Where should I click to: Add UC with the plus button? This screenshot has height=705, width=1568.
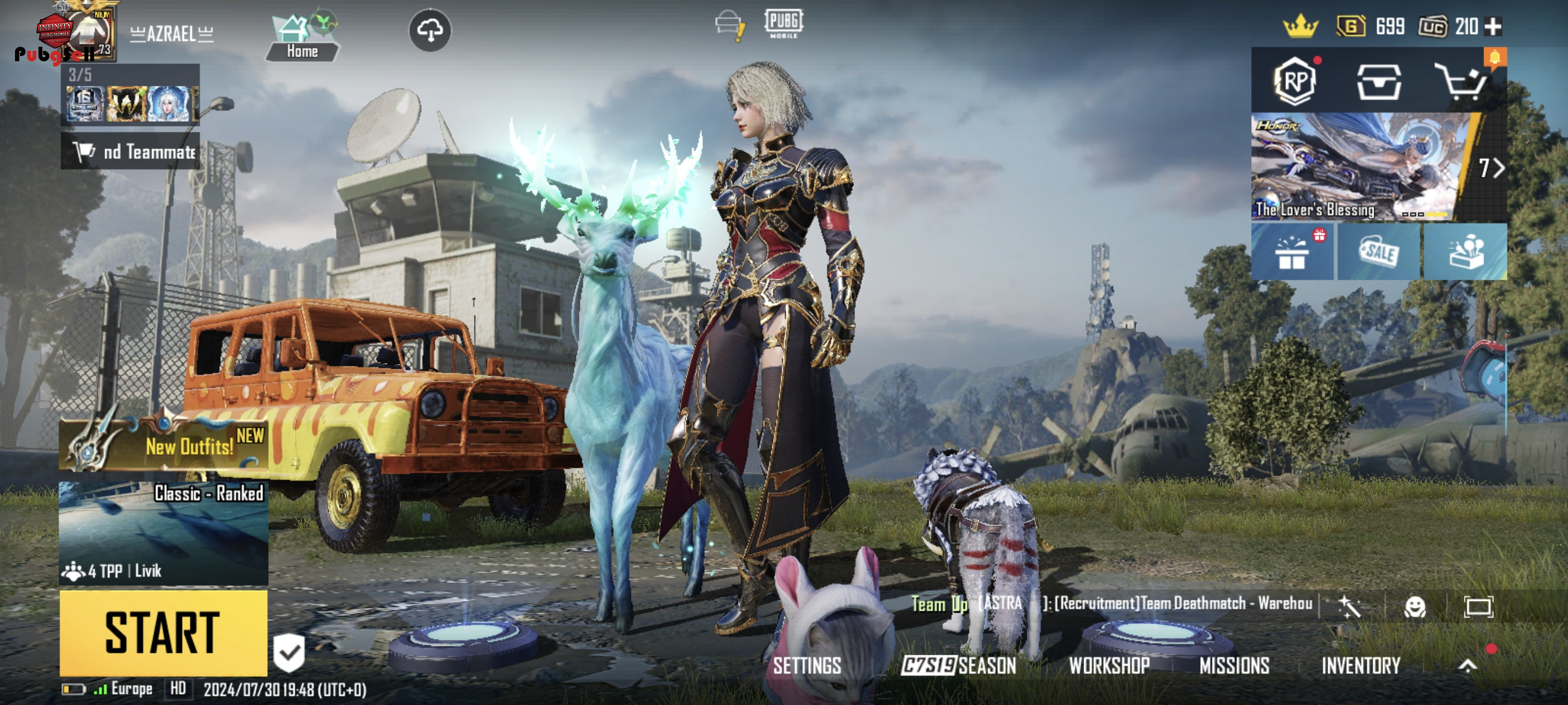tap(1493, 27)
